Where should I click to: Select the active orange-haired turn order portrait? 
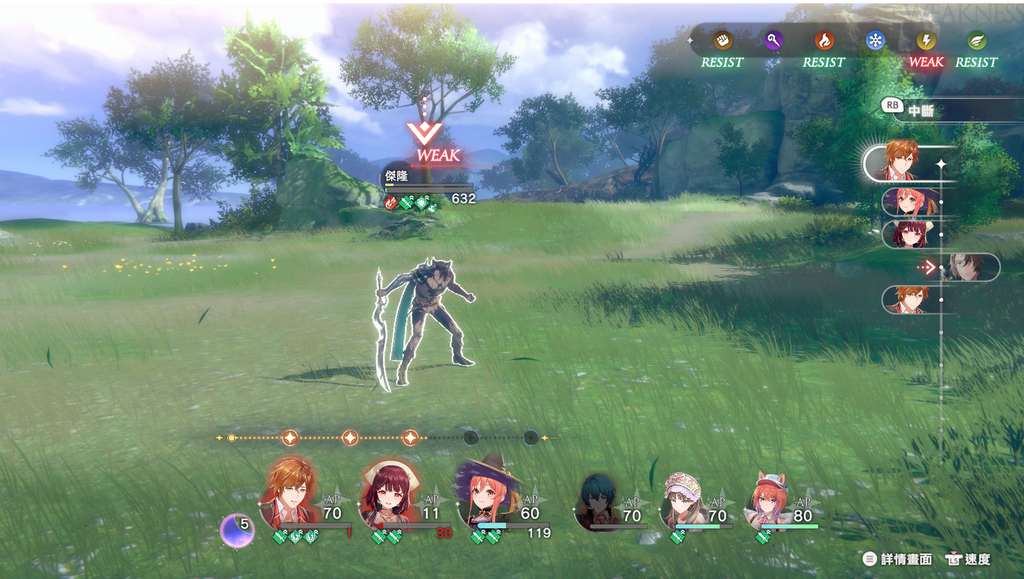pos(903,161)
